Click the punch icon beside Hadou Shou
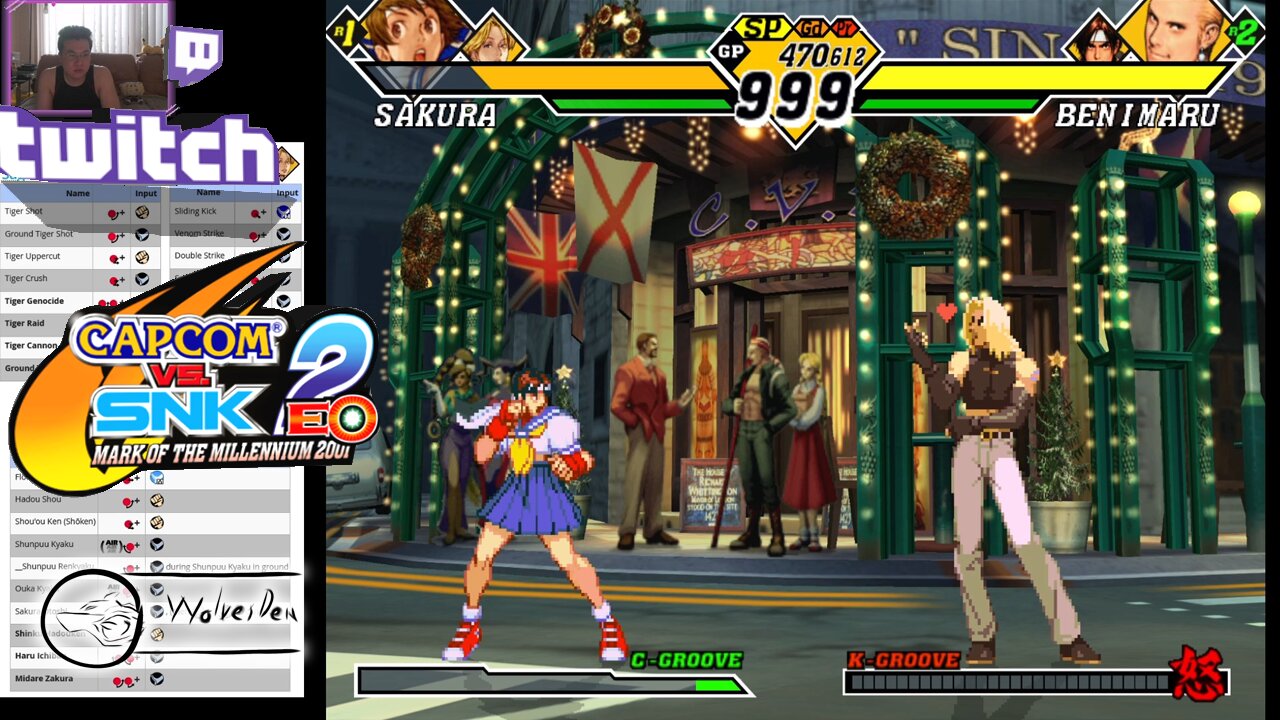1280x720 pixels. click(155, 500)
